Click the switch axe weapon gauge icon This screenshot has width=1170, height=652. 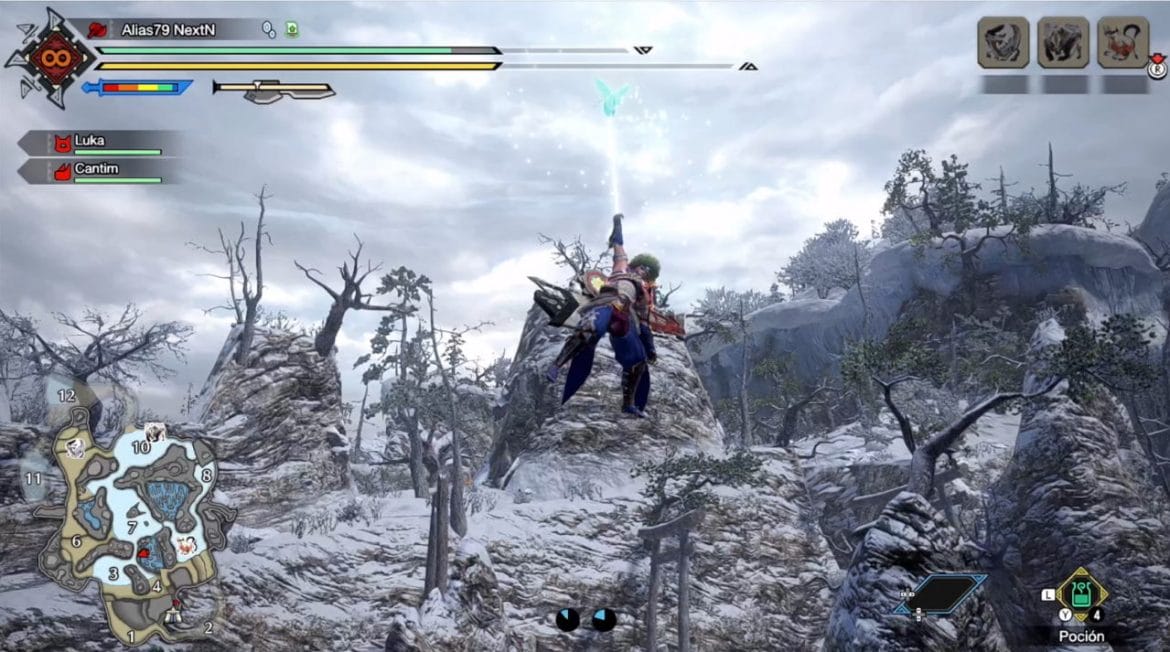[273, 90]
